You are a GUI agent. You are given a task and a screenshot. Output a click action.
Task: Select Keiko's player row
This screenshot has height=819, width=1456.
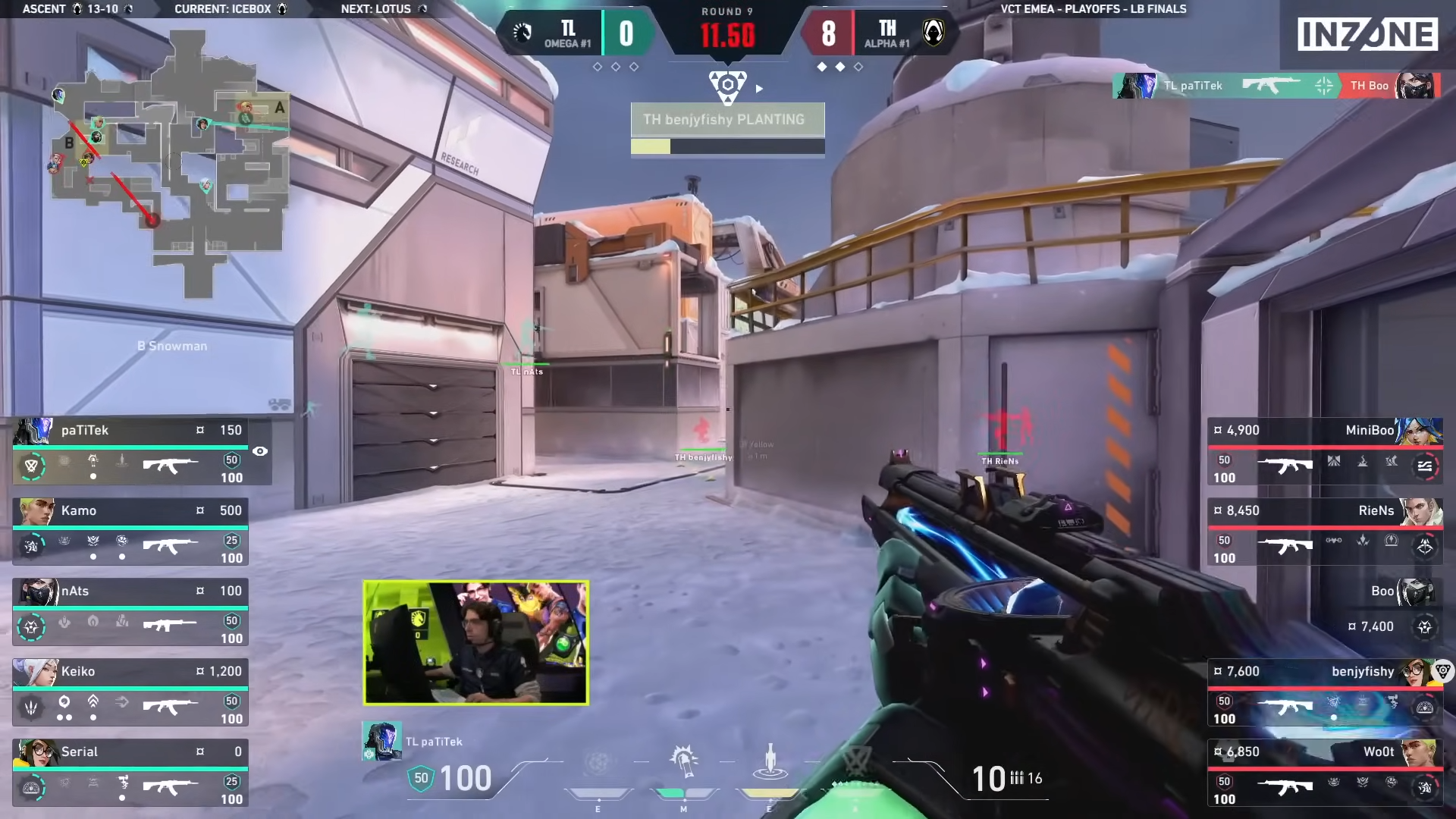pos(130,692)
